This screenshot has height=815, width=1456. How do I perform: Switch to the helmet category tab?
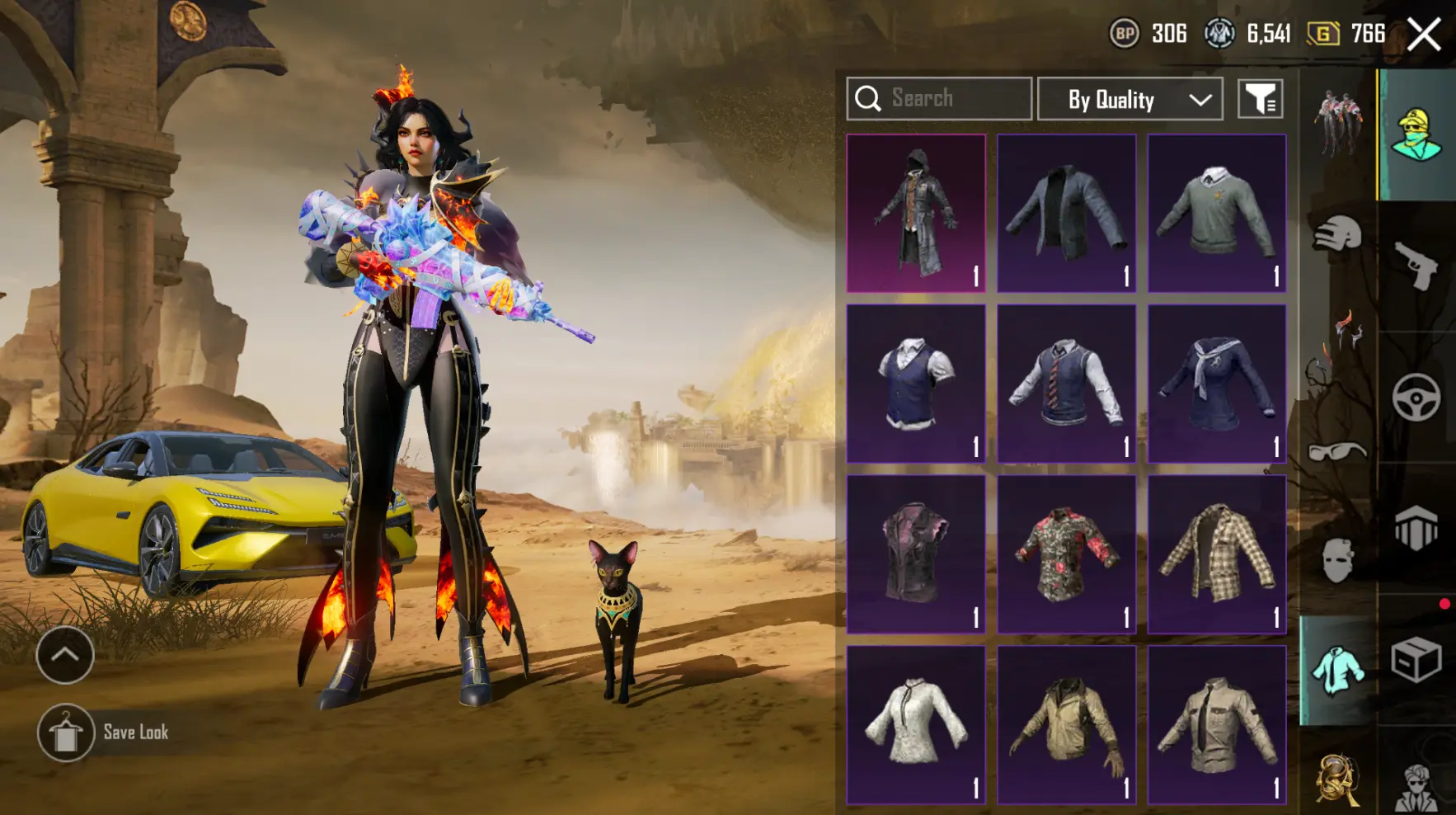(x=1337, y=234)
